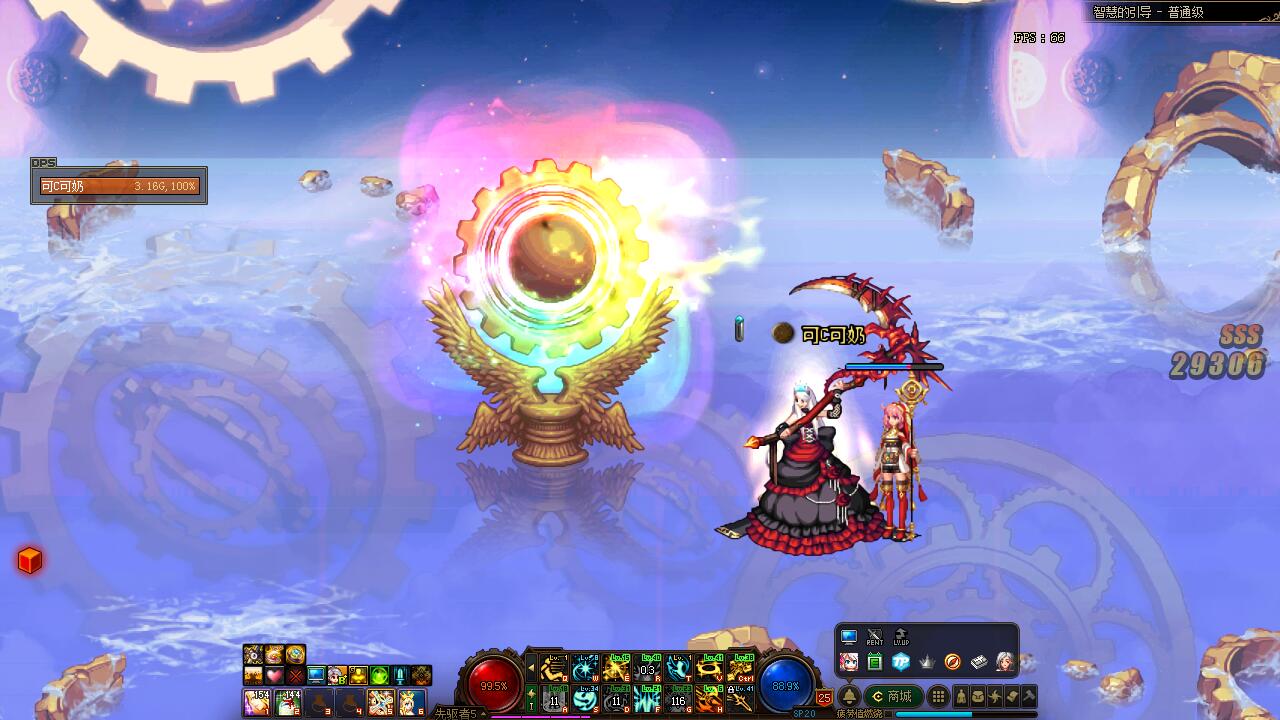Select the 可C可奶 row in DPS meter

point(119,186)
